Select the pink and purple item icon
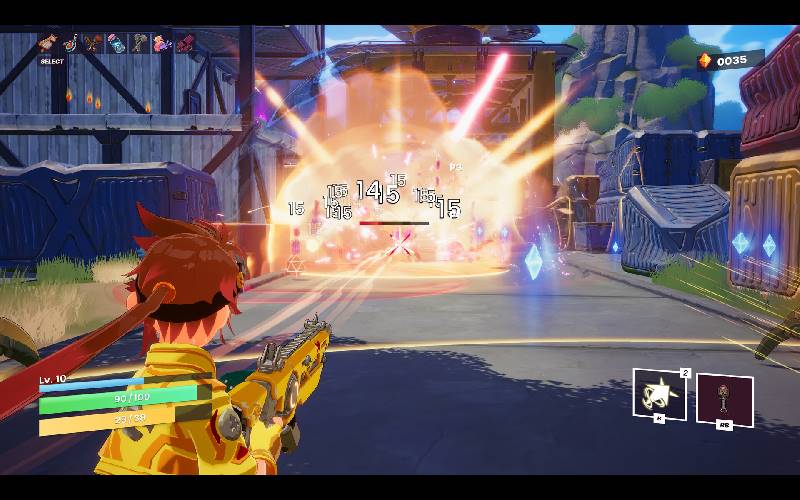 (x=162, y=43)
